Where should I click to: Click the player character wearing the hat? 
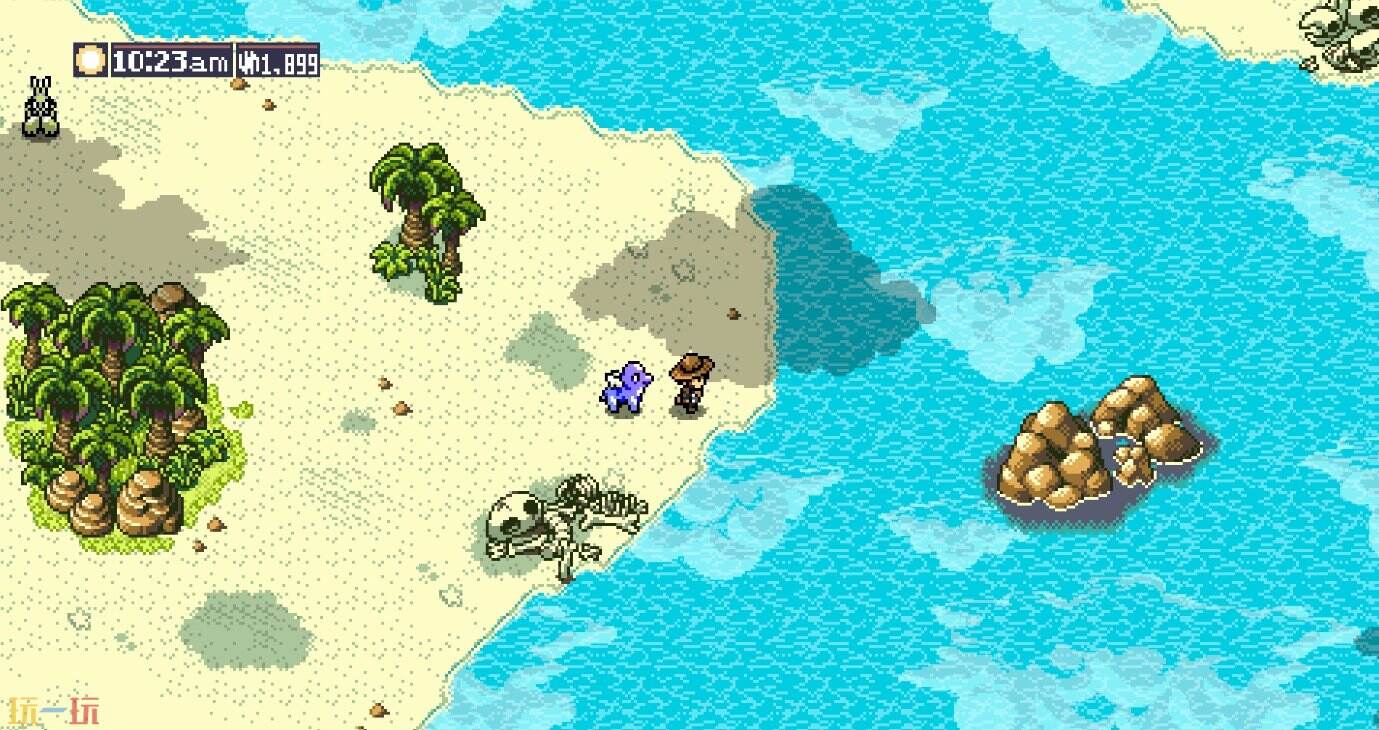click(692, 385)
